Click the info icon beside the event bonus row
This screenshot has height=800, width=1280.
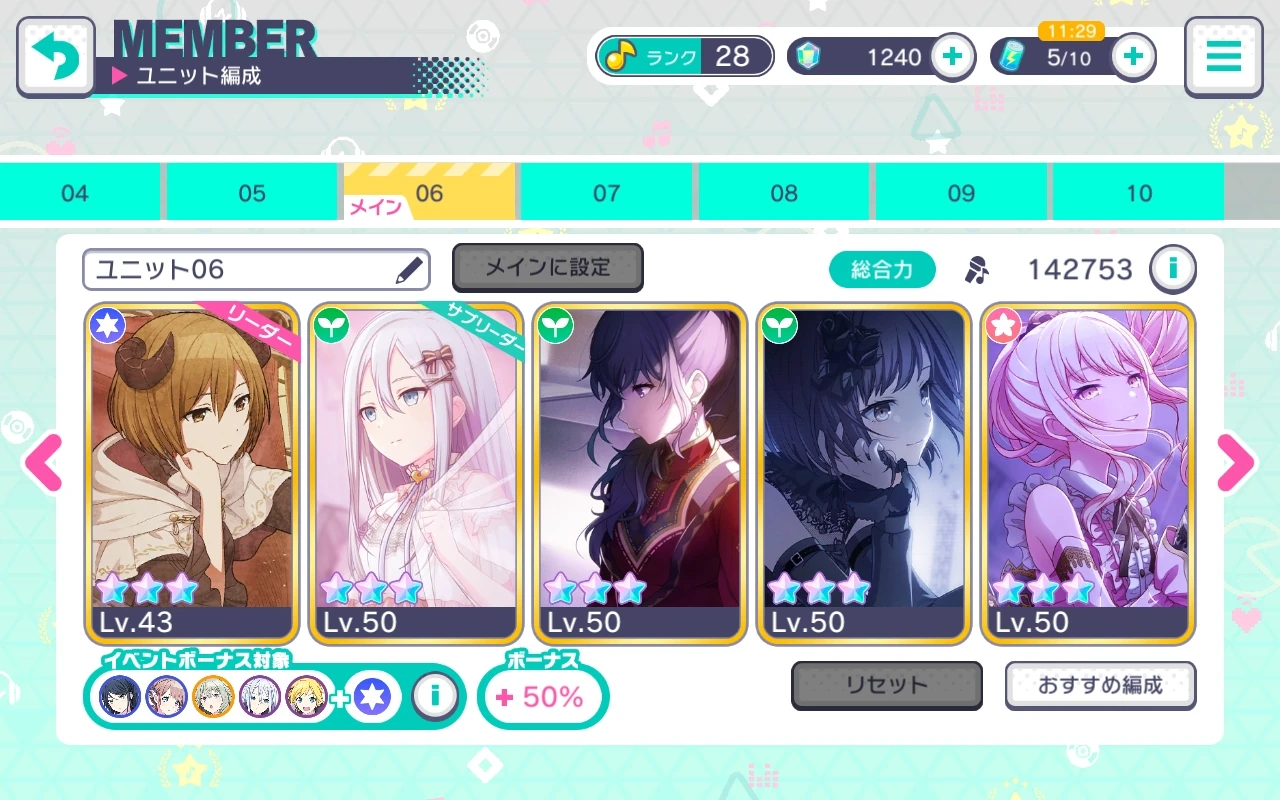[436, 696]
